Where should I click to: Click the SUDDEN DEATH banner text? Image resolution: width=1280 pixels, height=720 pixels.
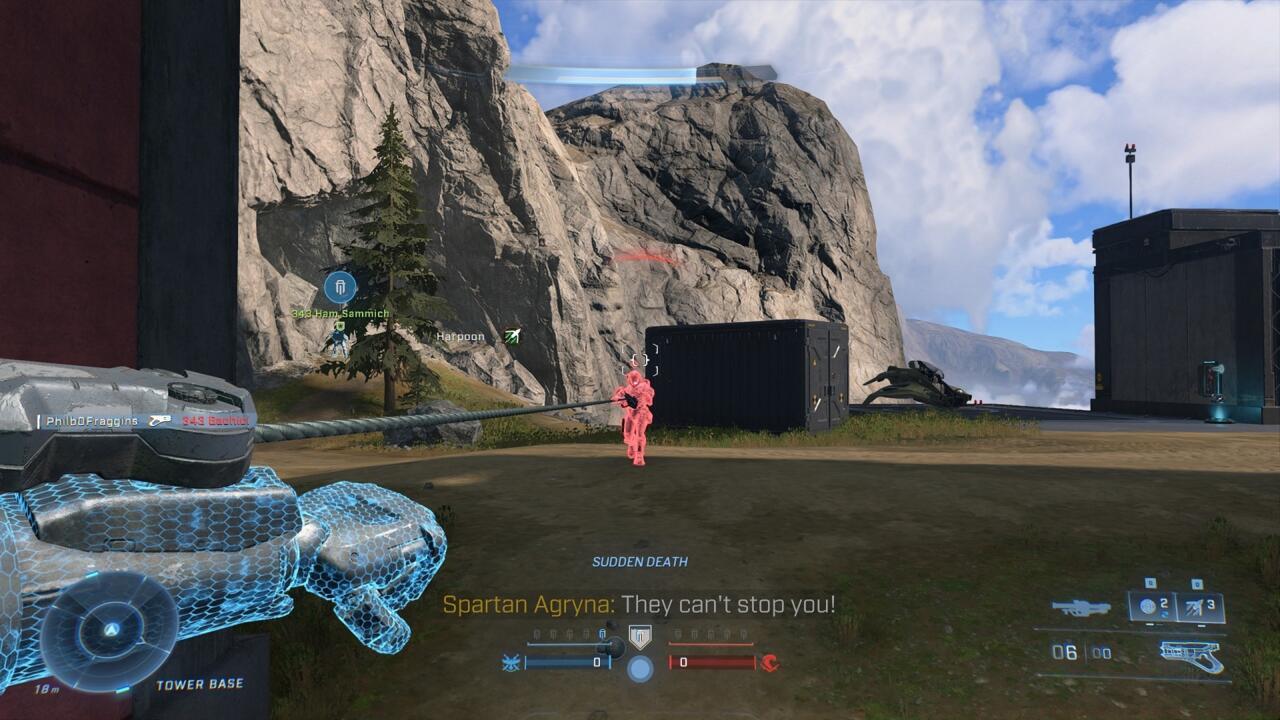click(x=638, y=562)
